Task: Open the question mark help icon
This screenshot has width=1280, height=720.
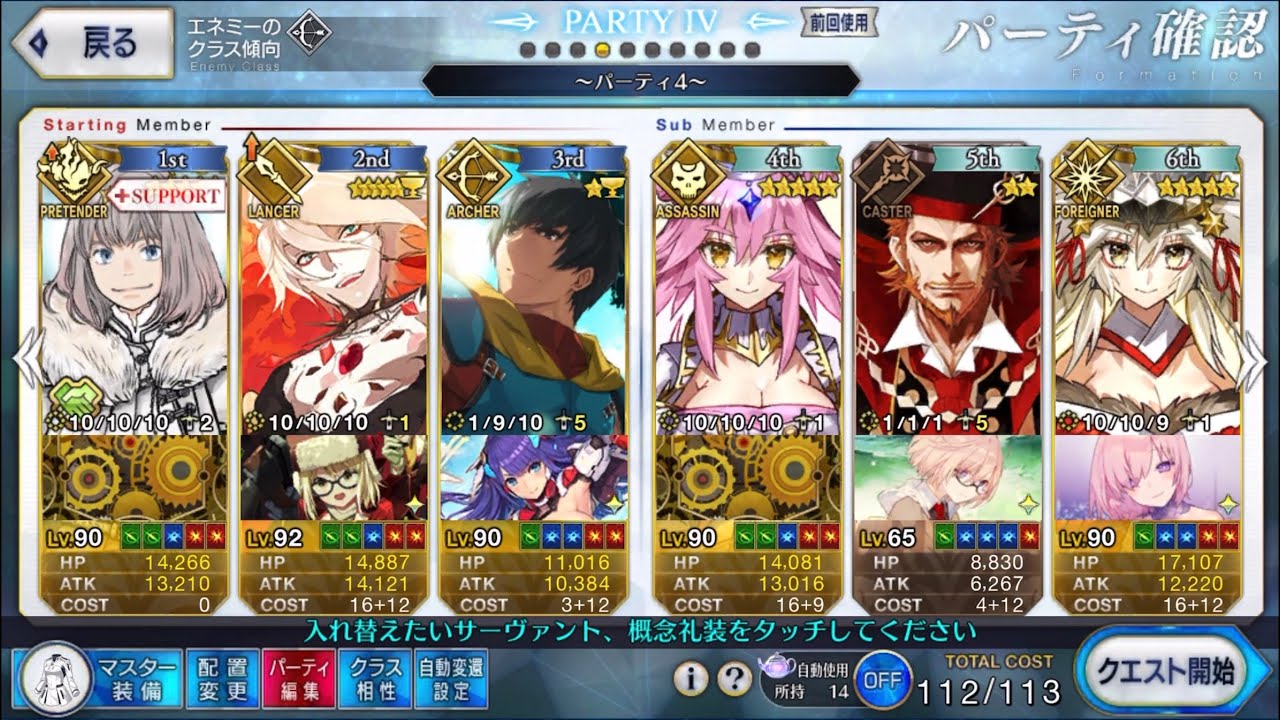Action: pos(735,679)
